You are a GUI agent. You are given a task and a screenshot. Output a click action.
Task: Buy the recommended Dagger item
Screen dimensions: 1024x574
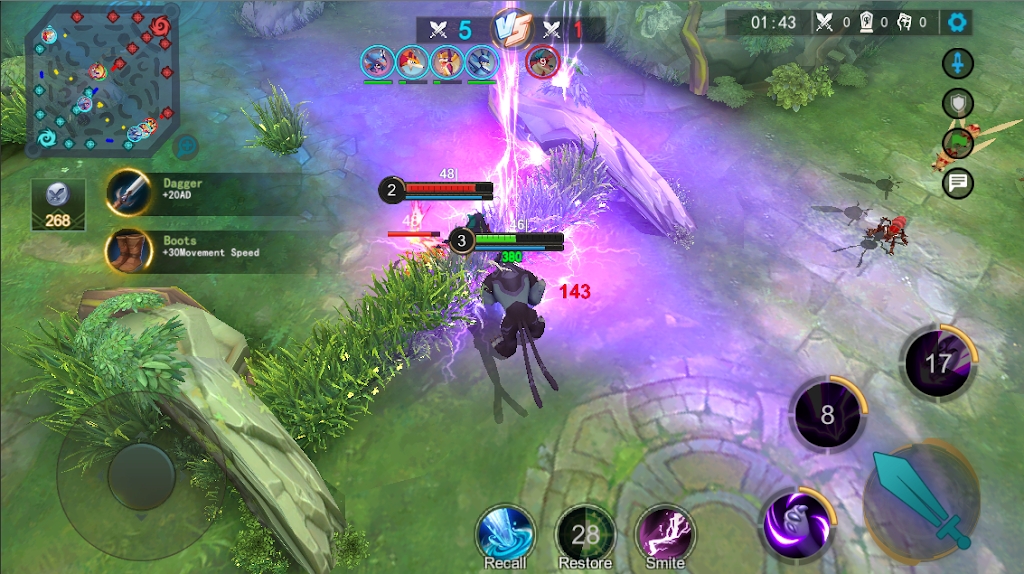[x=129, y=191]
